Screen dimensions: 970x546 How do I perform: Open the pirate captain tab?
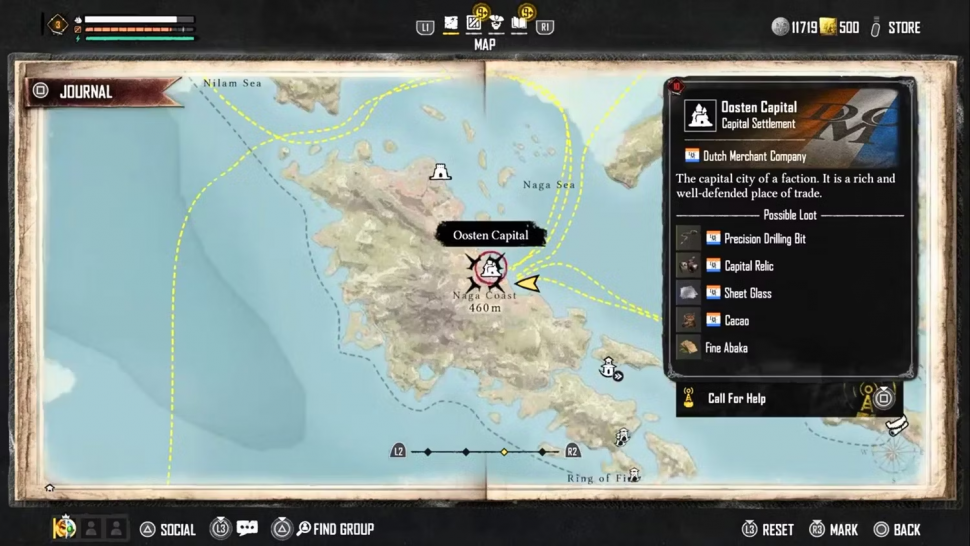tap(496, 23)
